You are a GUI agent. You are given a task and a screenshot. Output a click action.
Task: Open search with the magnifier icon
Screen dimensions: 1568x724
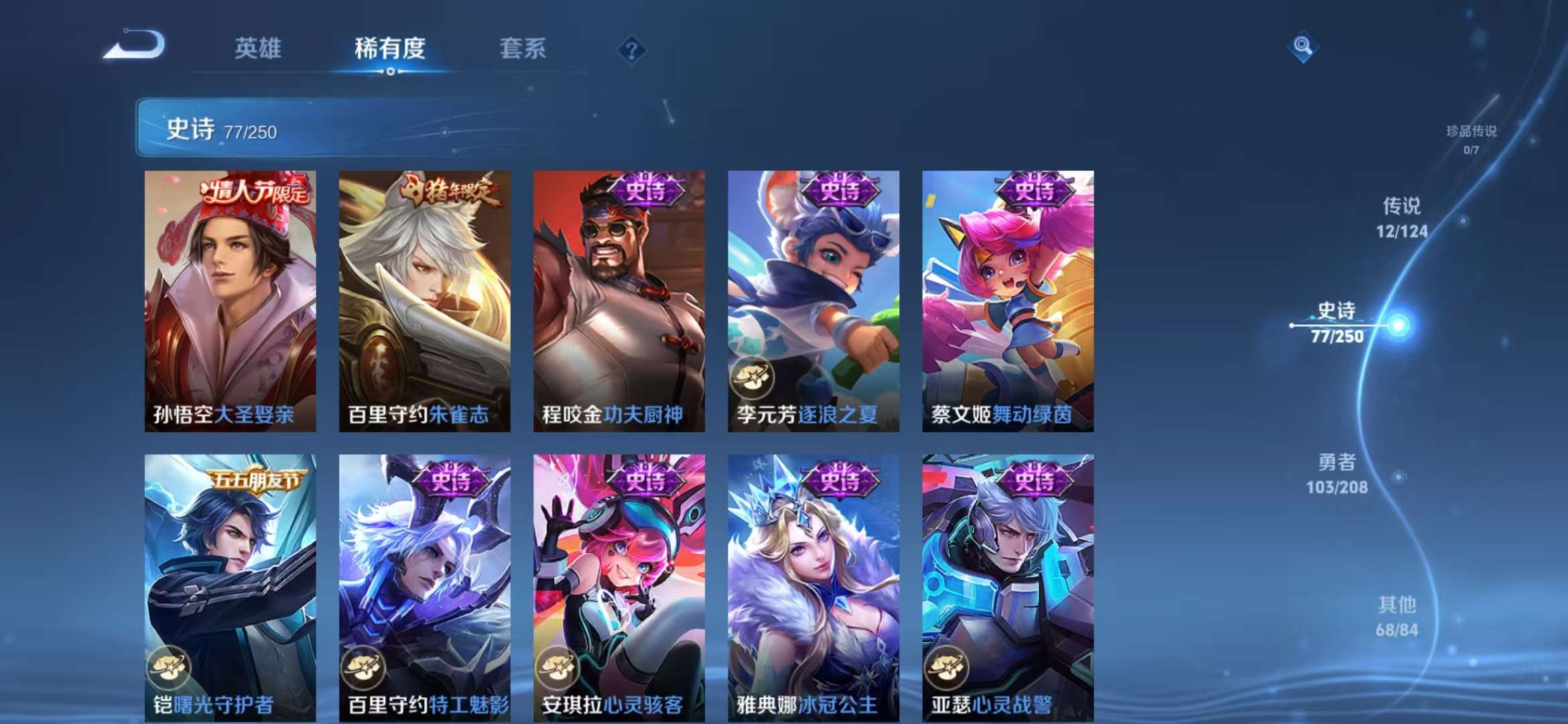click(x=1303, y=48)
